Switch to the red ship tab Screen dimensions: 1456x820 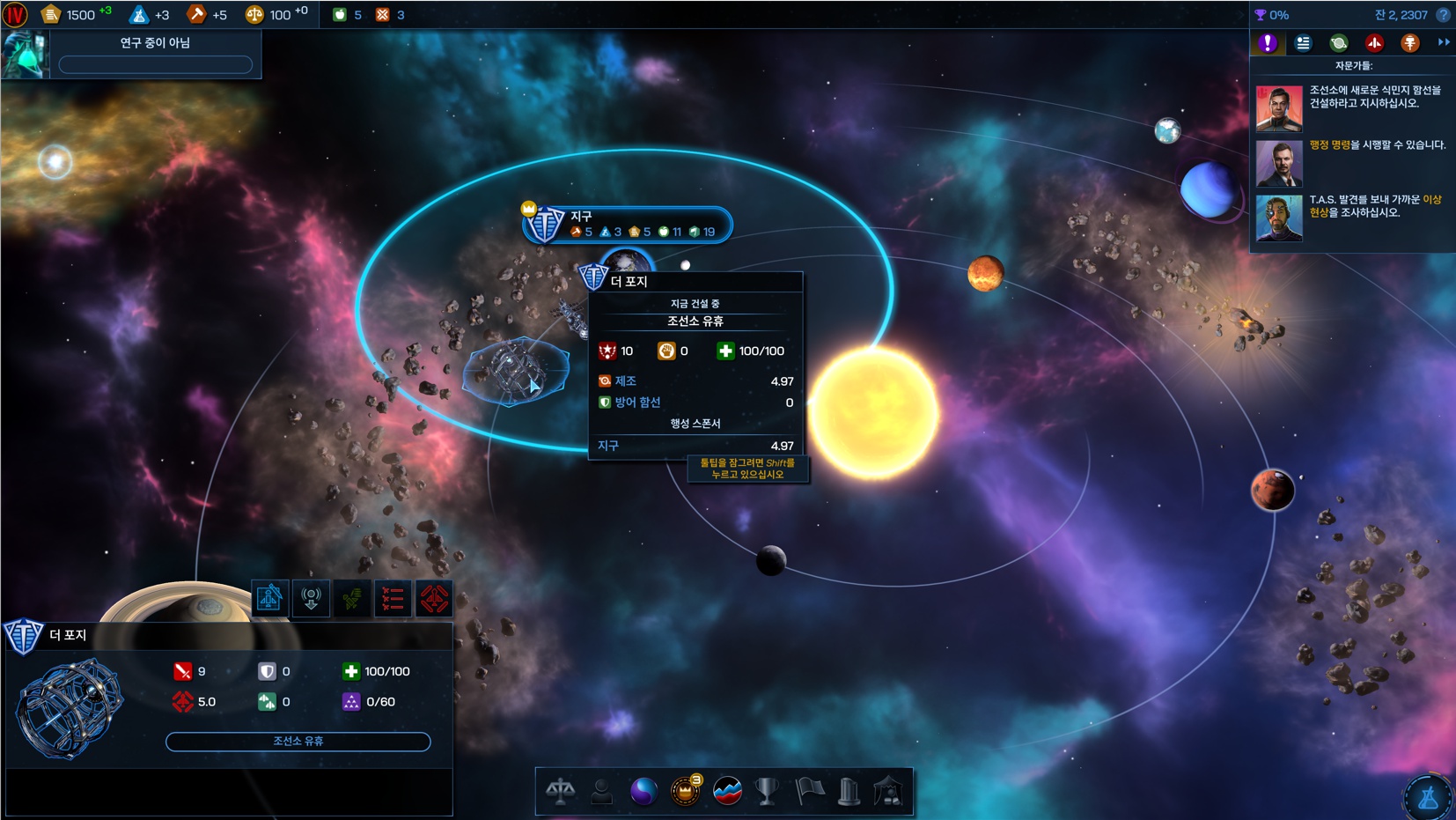pyautogui.click(x=1374, y=43)
